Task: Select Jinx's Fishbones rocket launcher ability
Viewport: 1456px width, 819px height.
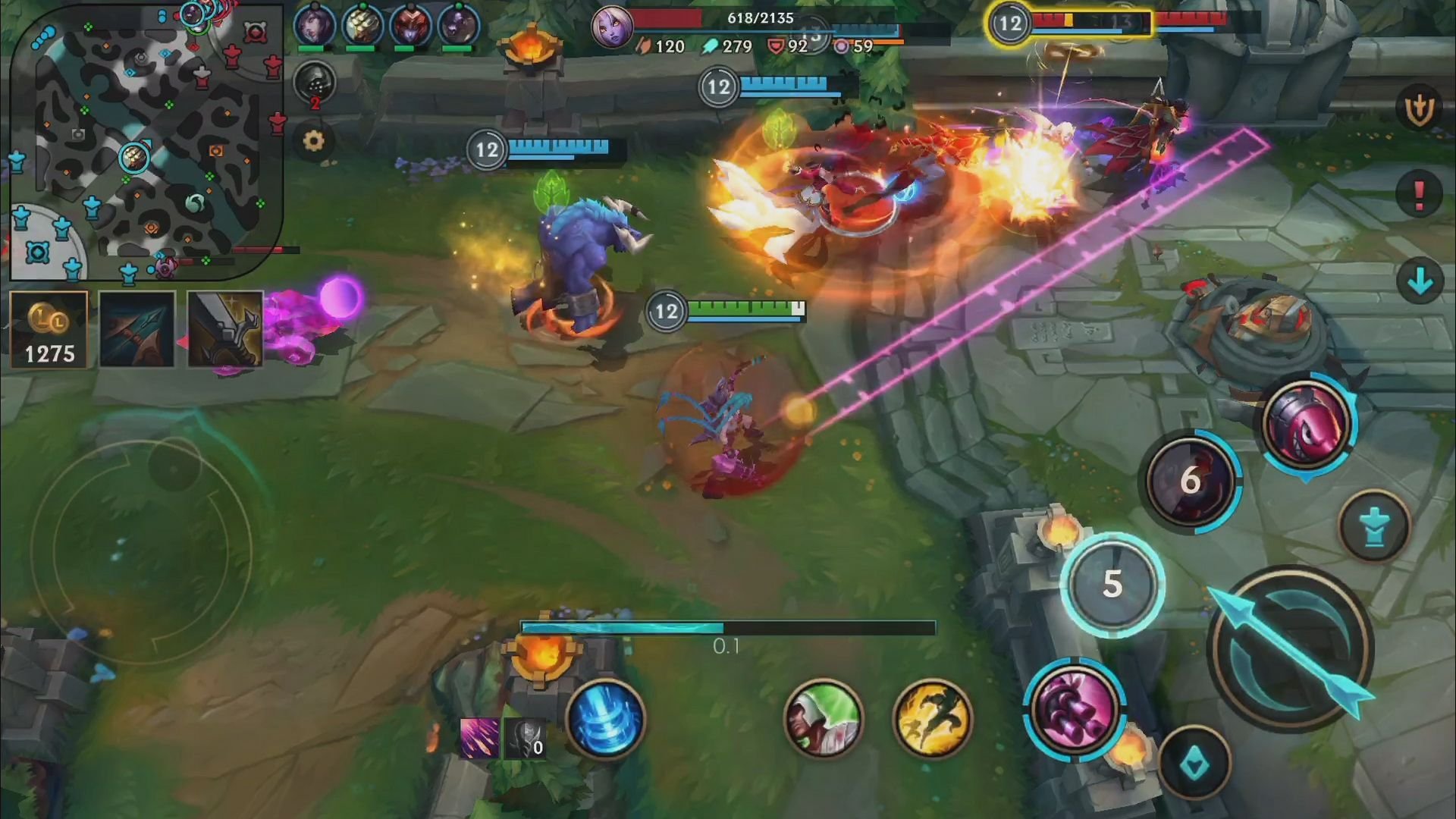Action: pyautogui.click(x=1306, y=425)
